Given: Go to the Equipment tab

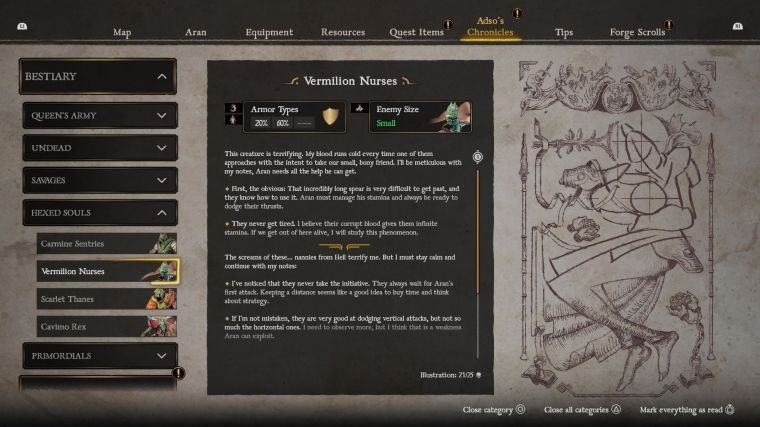Looking at the screenshot, I should 269,32.
